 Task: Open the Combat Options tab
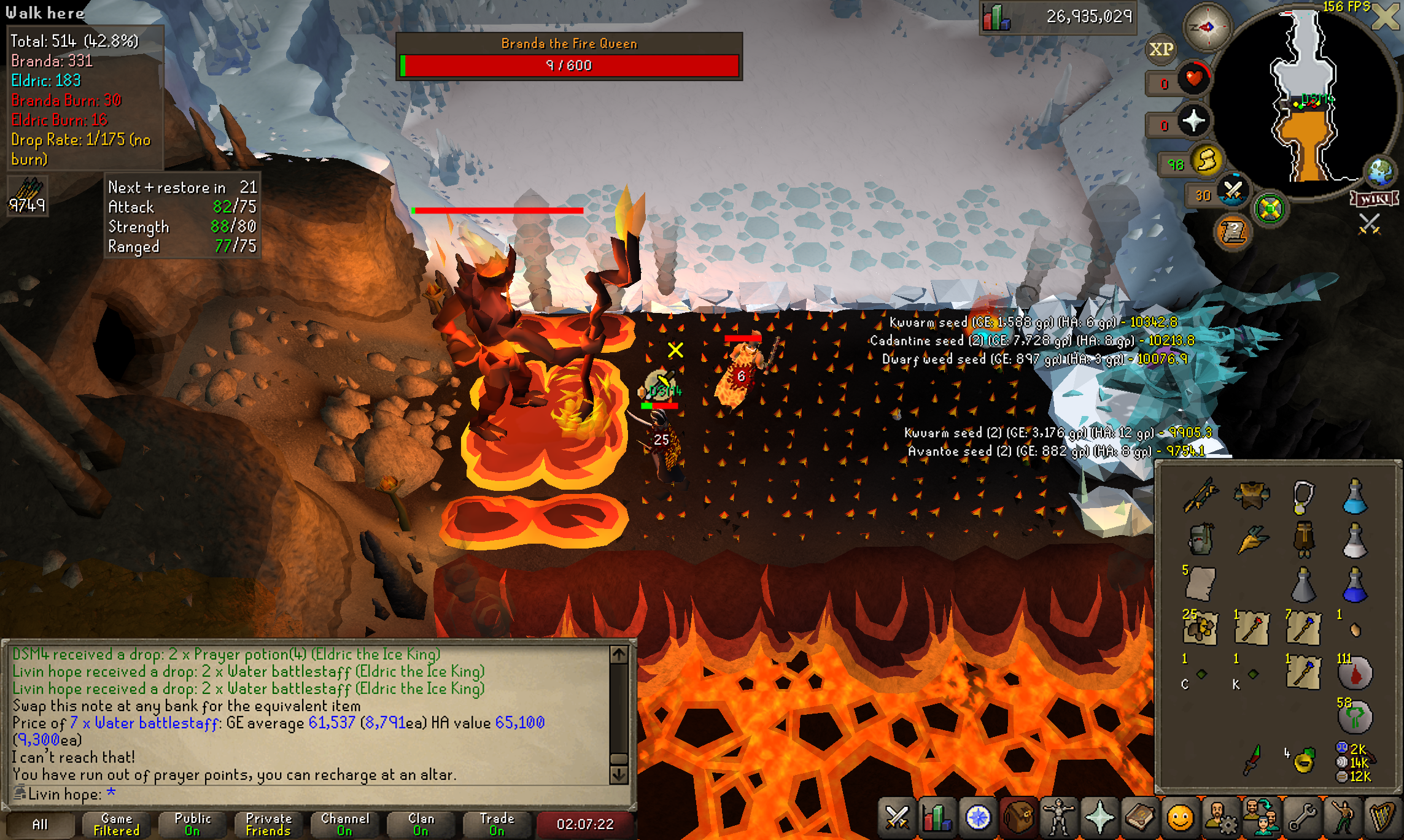pos(897,818)
